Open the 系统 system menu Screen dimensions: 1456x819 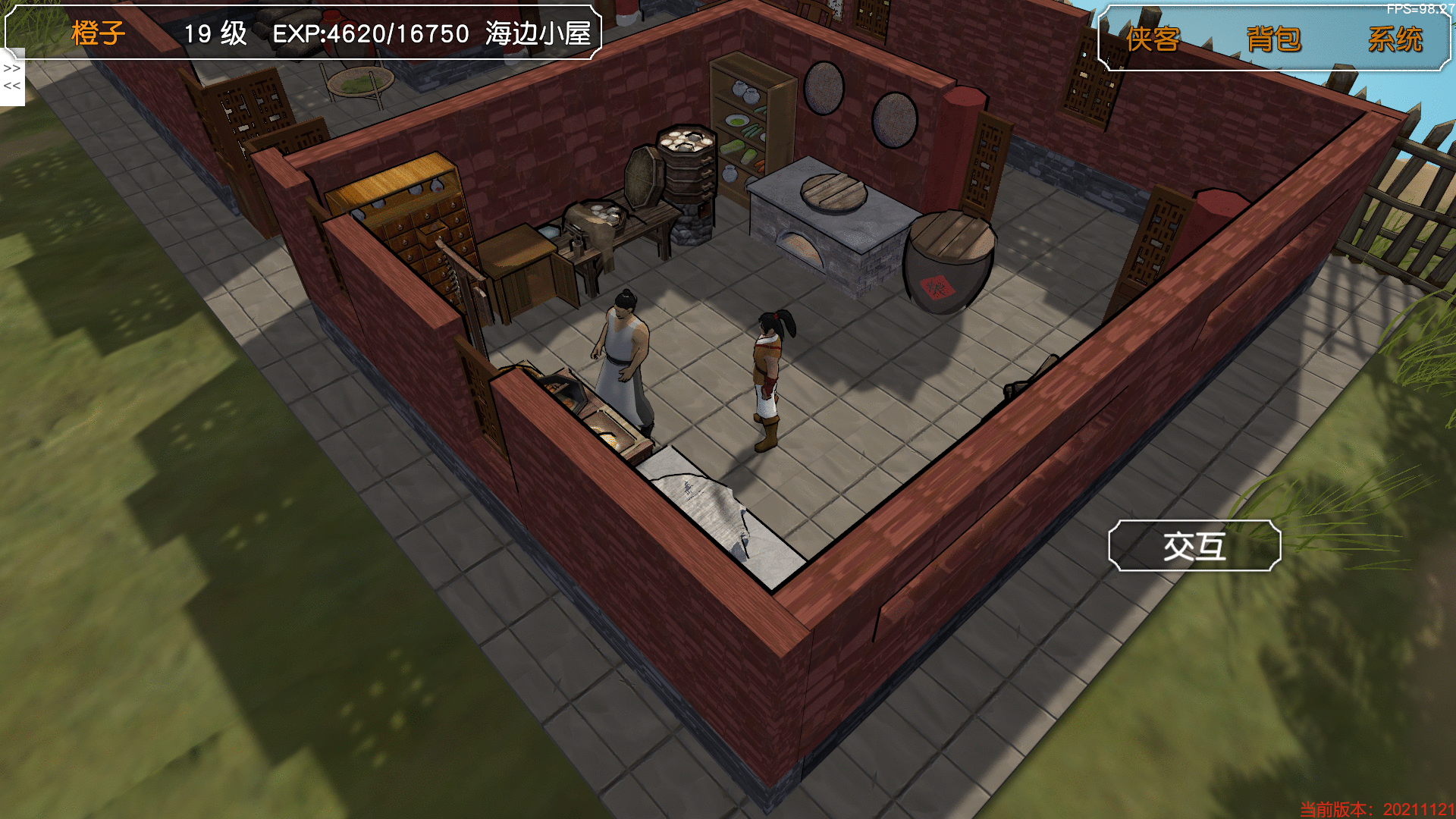pyautogui.click(x=1395, y=39)
